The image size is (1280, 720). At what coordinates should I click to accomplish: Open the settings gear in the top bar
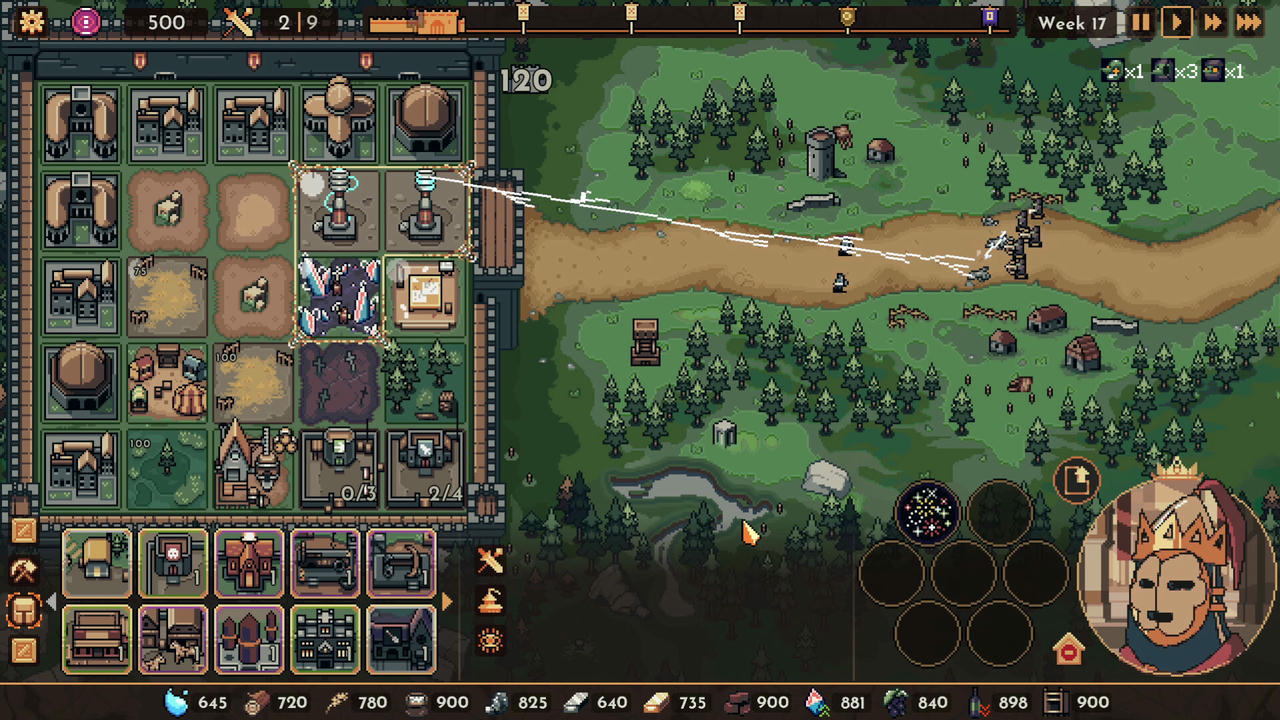click(31, 22)
